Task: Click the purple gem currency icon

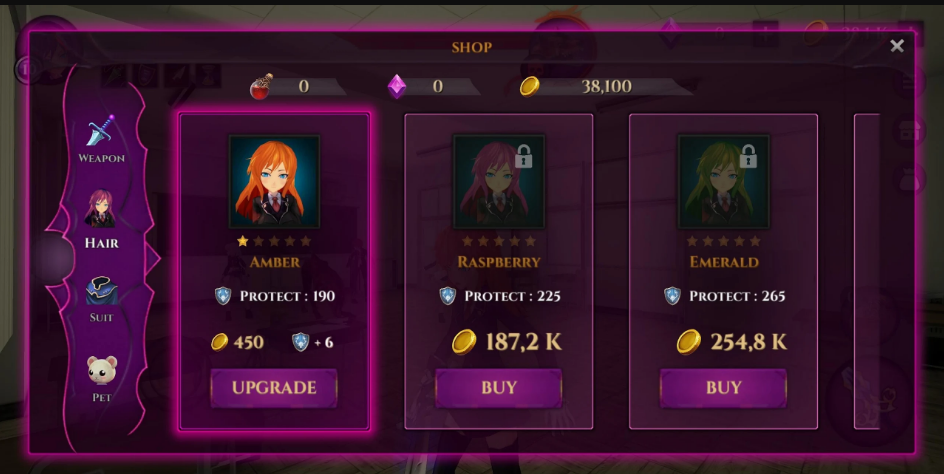Action: pyautogui.click(x=397, y=87)
